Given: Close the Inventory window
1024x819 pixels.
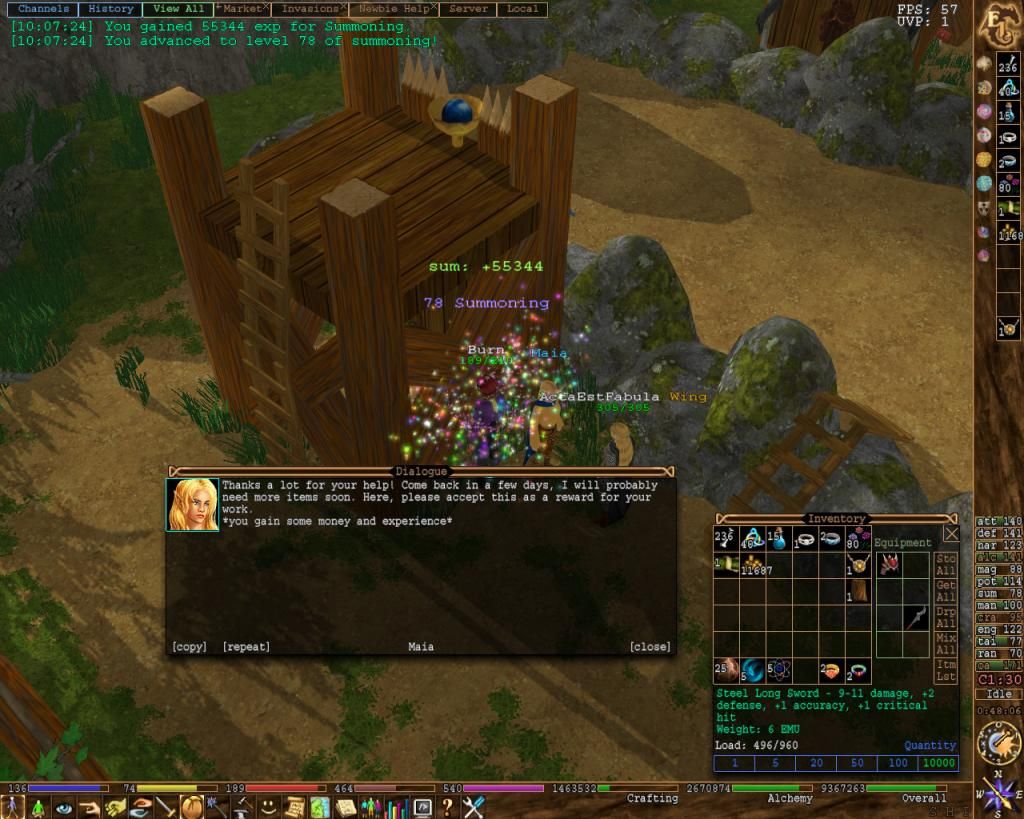Looking at the screenshot, I should click(x=951, y=534).
